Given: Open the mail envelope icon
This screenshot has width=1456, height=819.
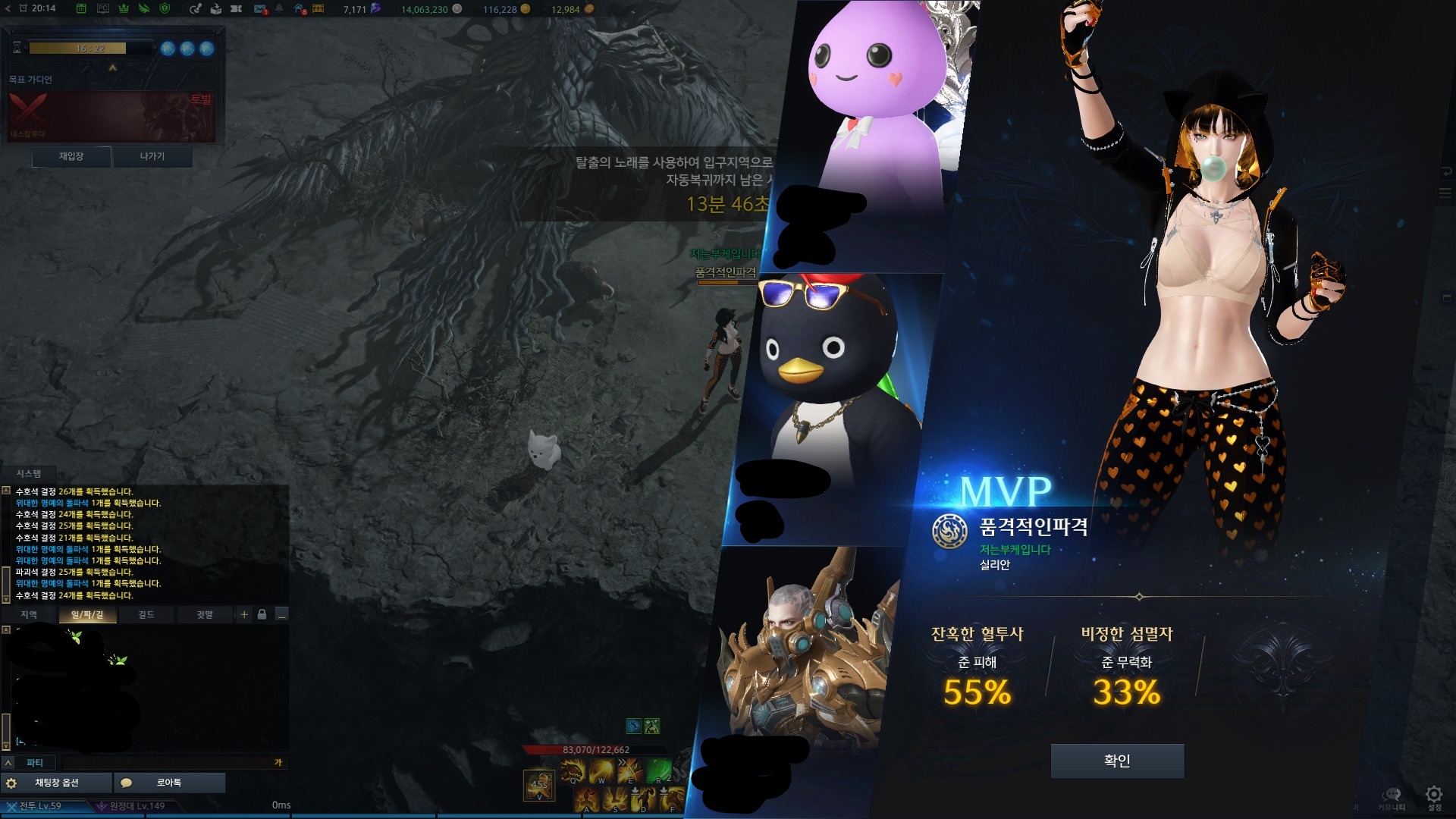Looking at the screenshot, I should 260,9.
